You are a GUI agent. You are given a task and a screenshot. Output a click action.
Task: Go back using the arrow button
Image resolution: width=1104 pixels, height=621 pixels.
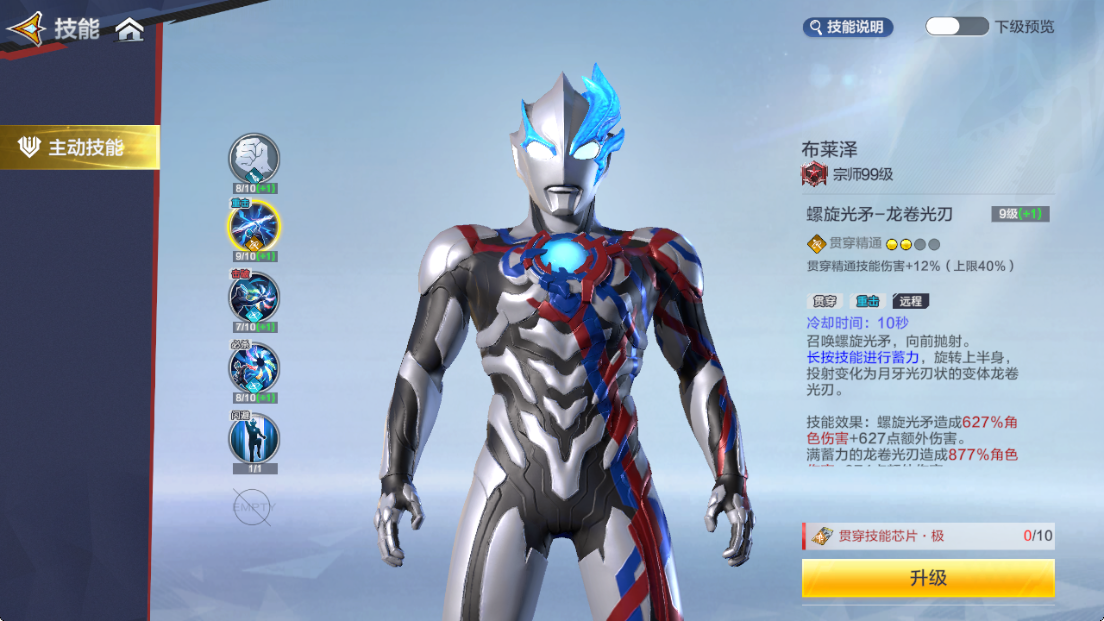[26, 29]
